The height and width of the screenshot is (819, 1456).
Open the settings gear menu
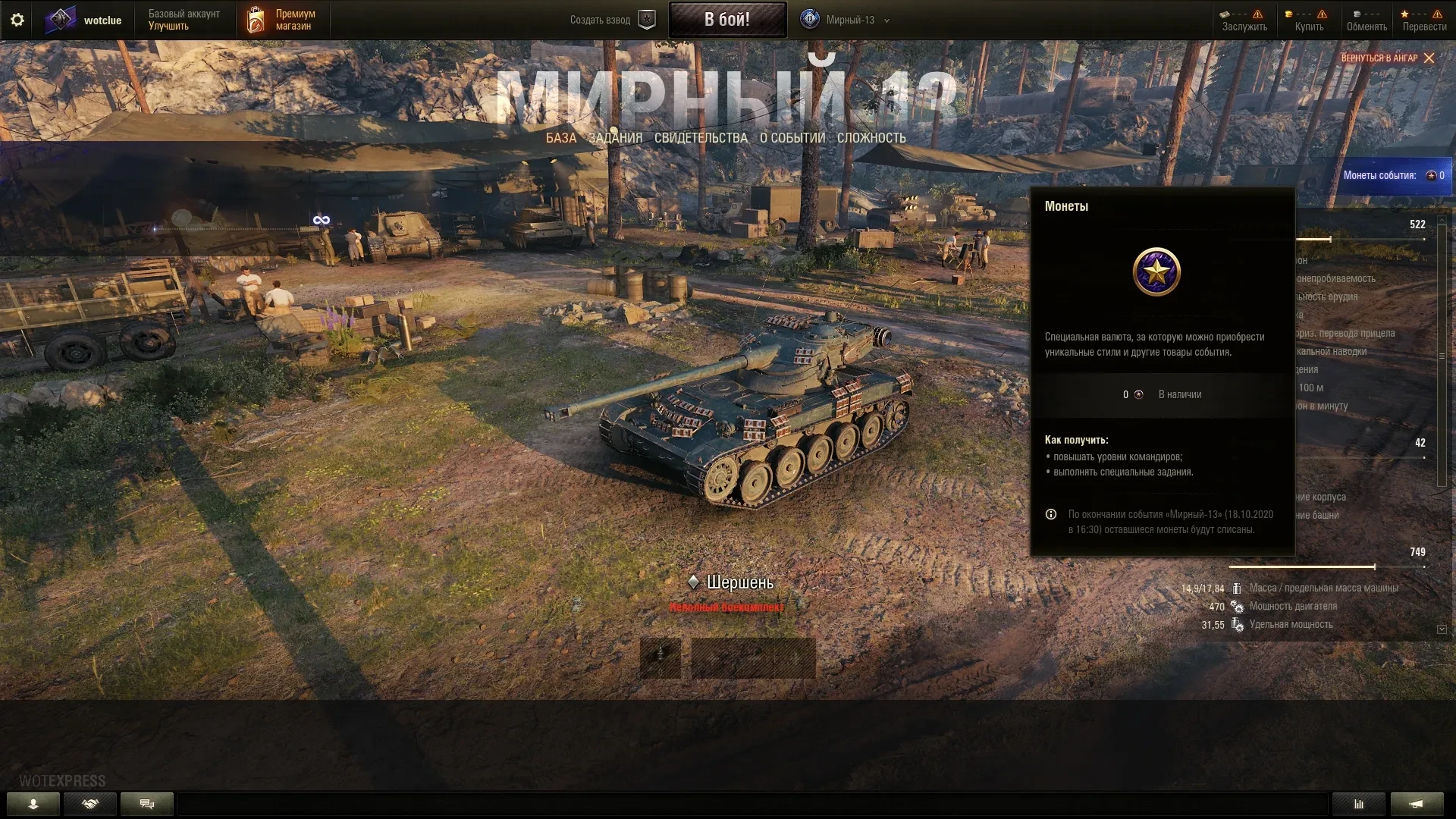coord(17,20)
